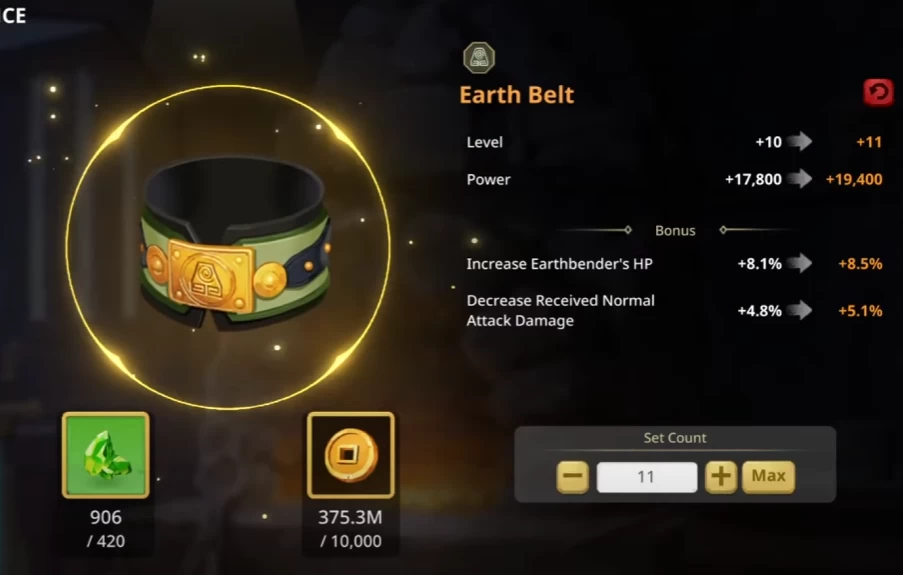Click the red reset arrow button
The height and width of the screenshot is (575, 903).
878,93
